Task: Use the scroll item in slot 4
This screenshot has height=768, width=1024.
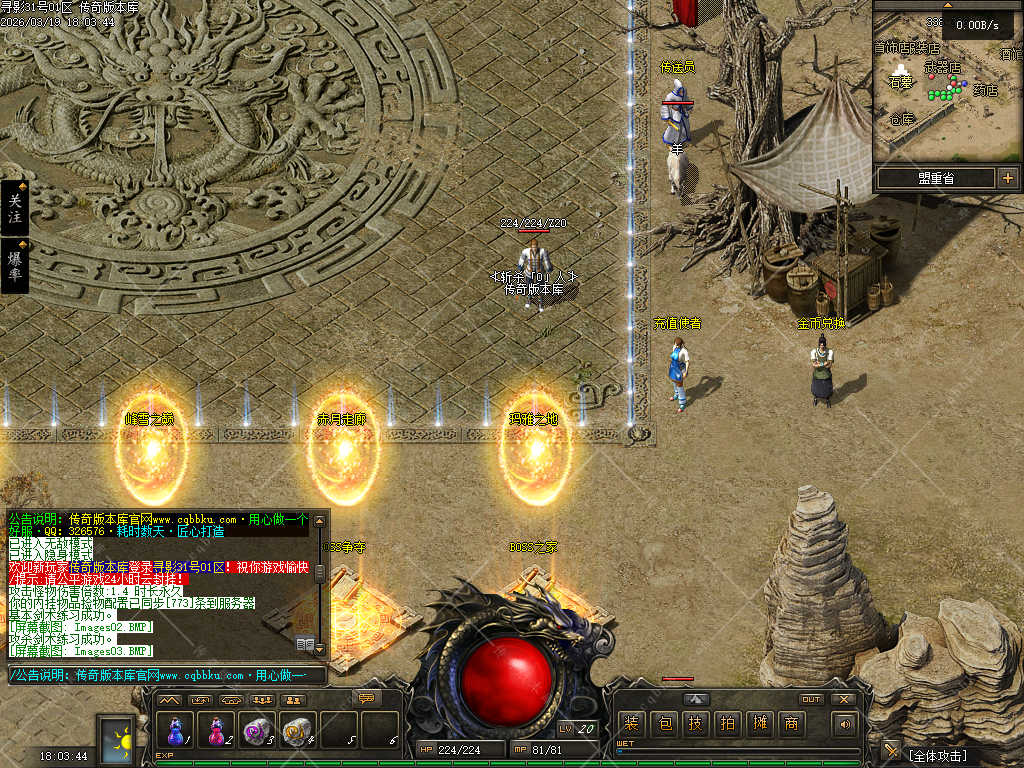Action: point(298,730)
